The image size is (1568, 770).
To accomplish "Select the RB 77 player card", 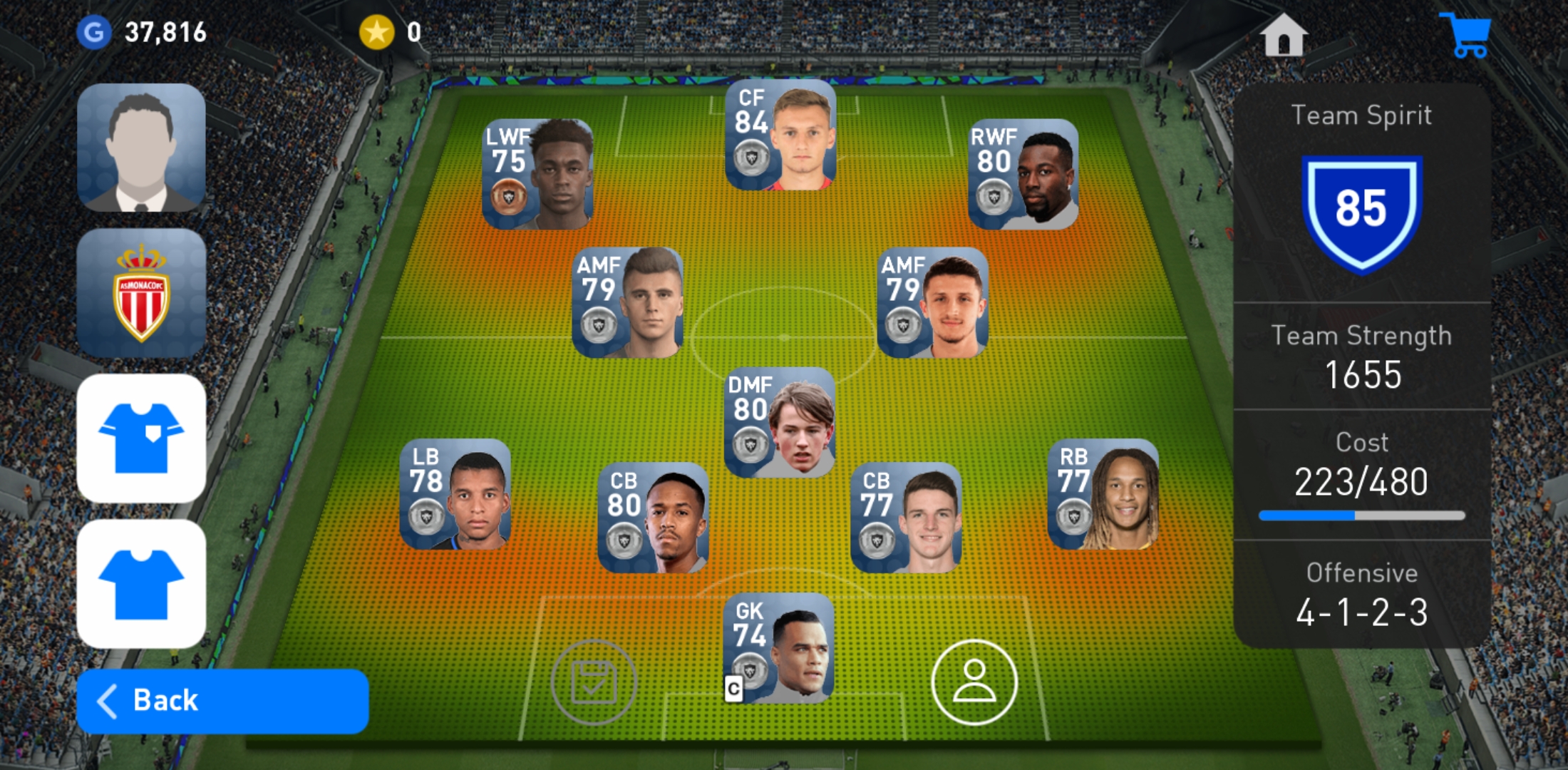I will point(1103,494).
